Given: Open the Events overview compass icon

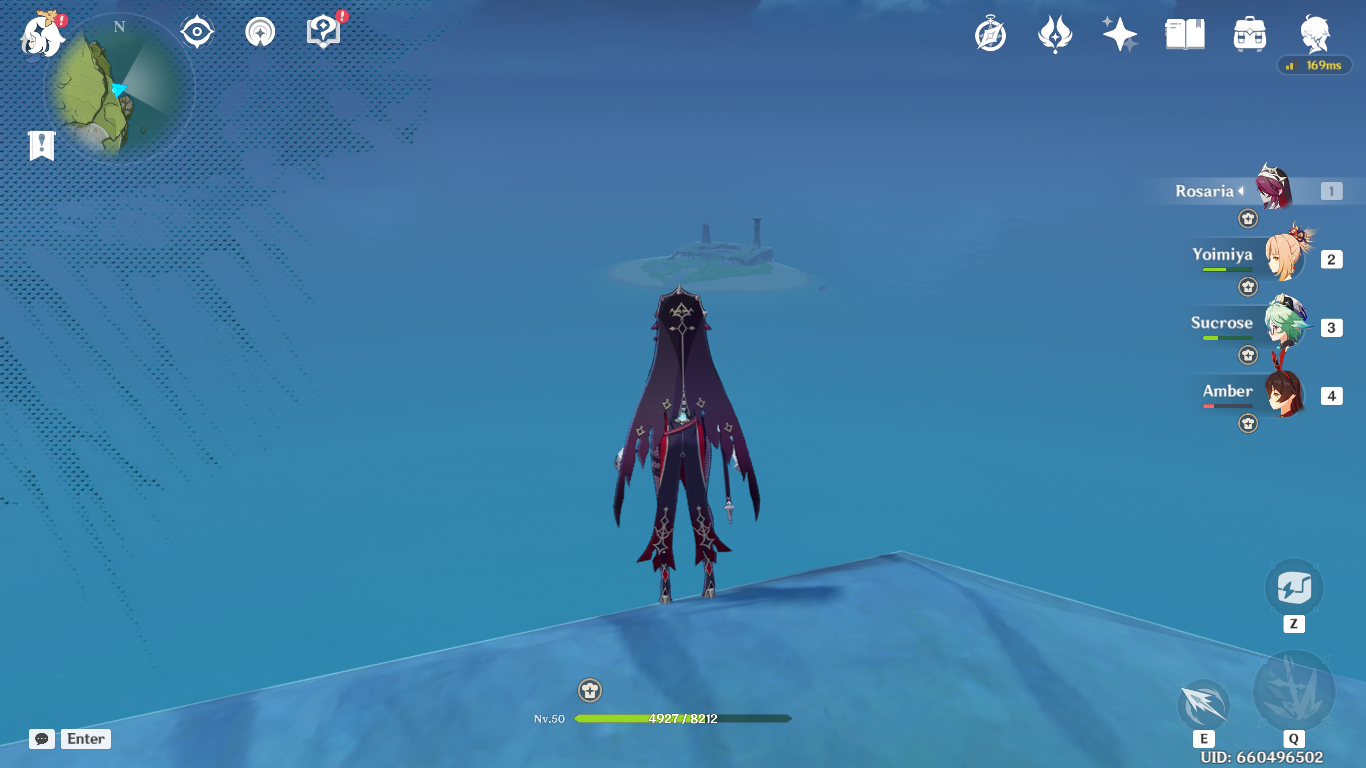Looking at the screenshot, I should point(989,33).
